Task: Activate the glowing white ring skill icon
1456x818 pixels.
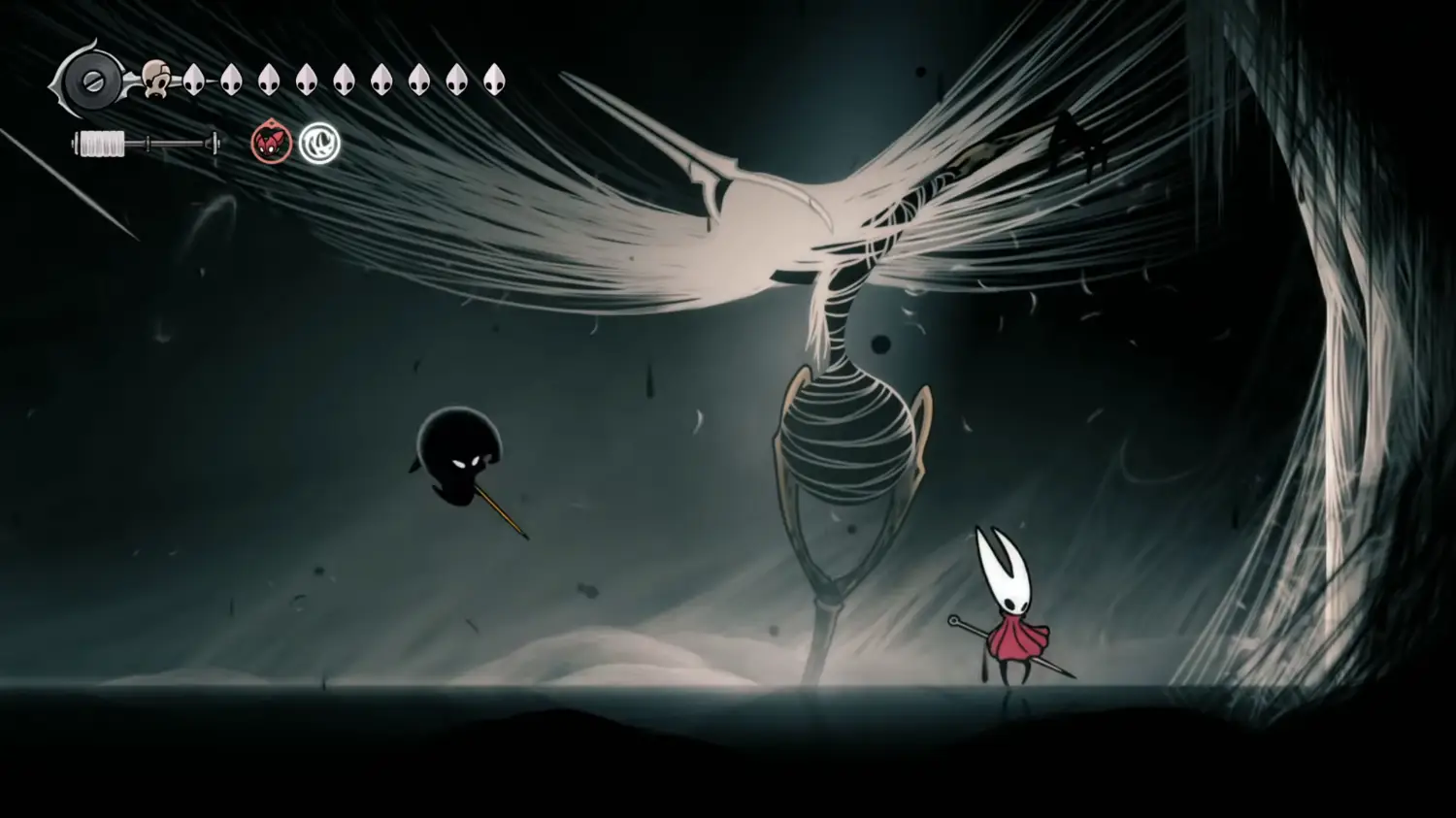Action: pos(319,144)
